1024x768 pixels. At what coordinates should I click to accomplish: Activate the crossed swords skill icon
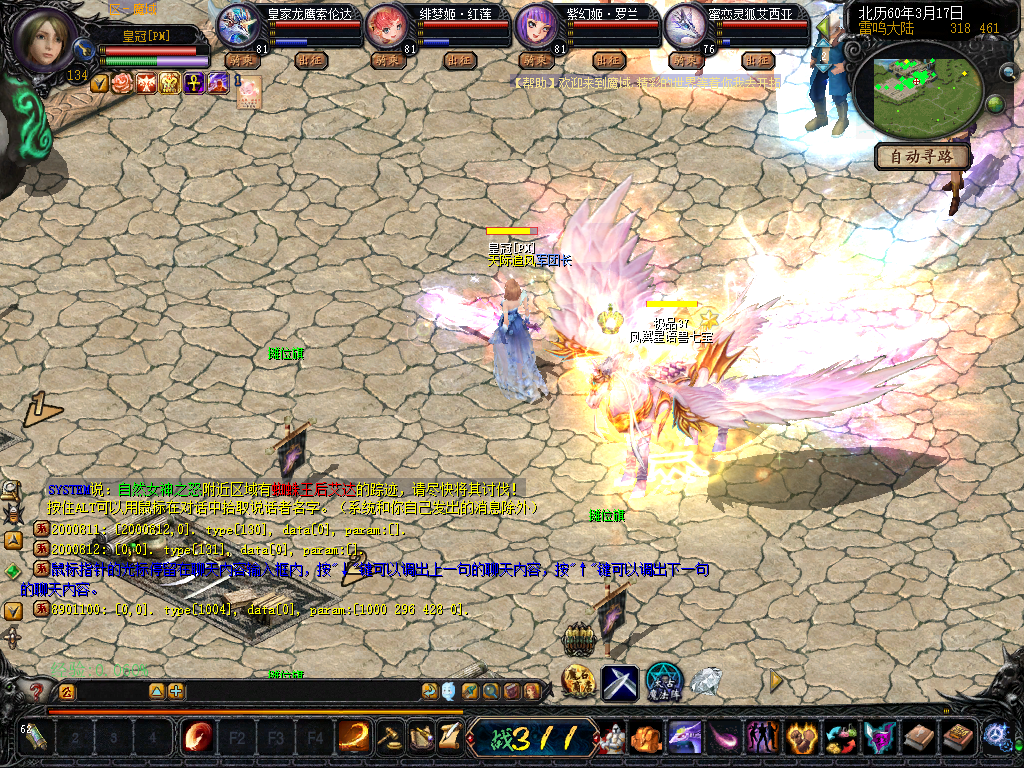pos(619,683)
